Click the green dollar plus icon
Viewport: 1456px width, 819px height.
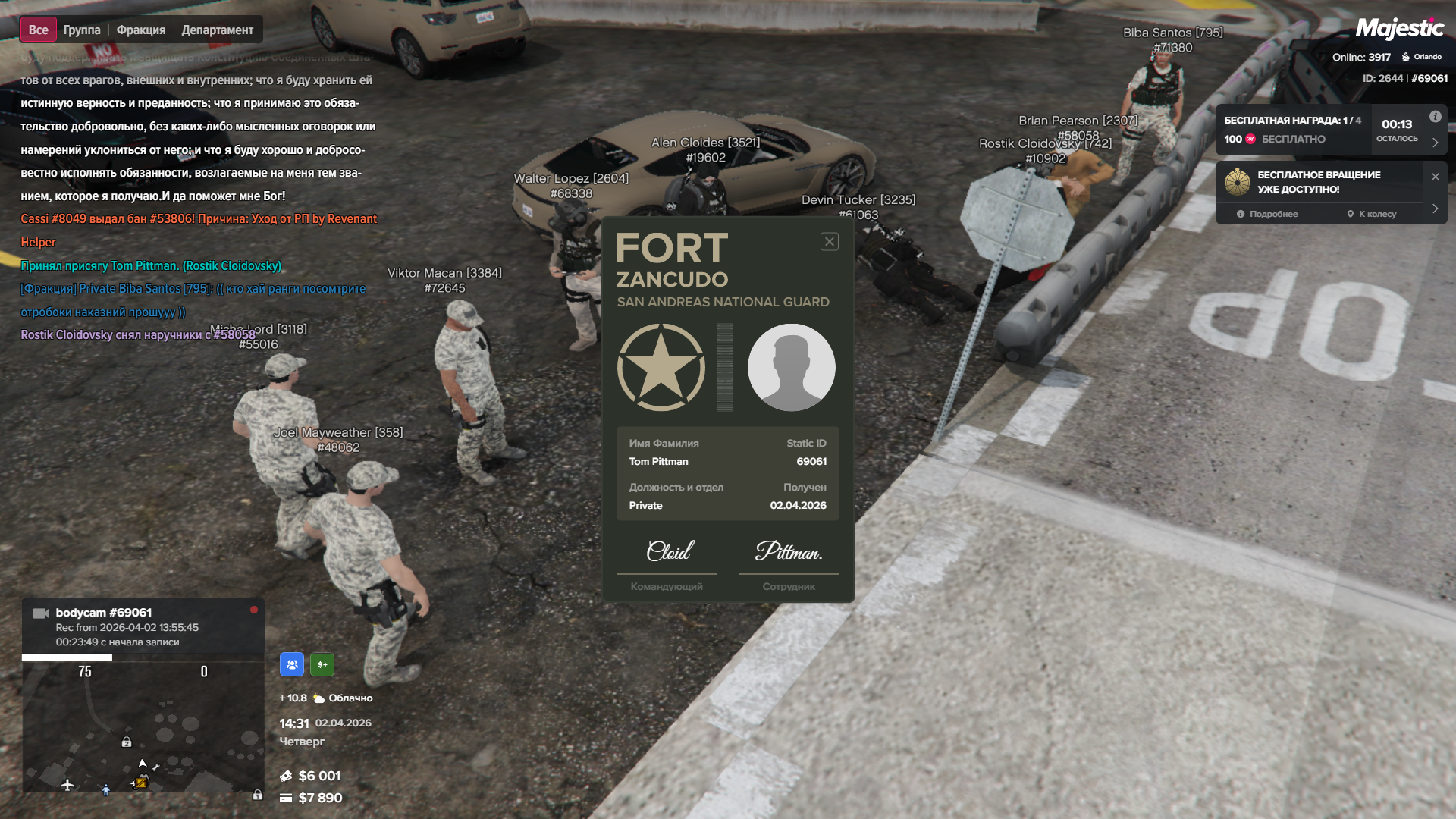click(322, 664)
